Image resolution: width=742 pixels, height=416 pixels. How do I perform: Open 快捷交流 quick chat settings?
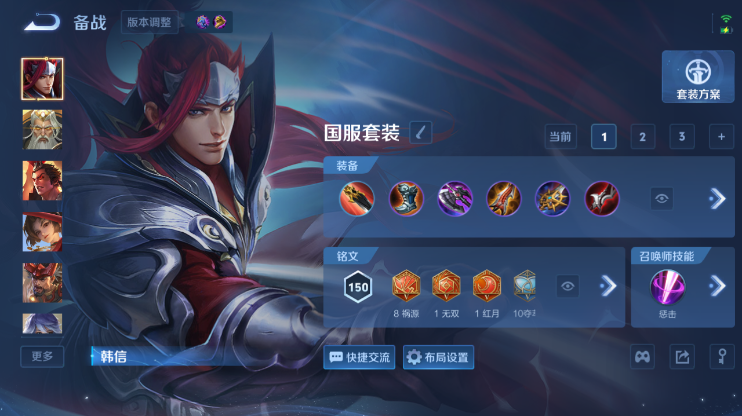tap(360, 357)
